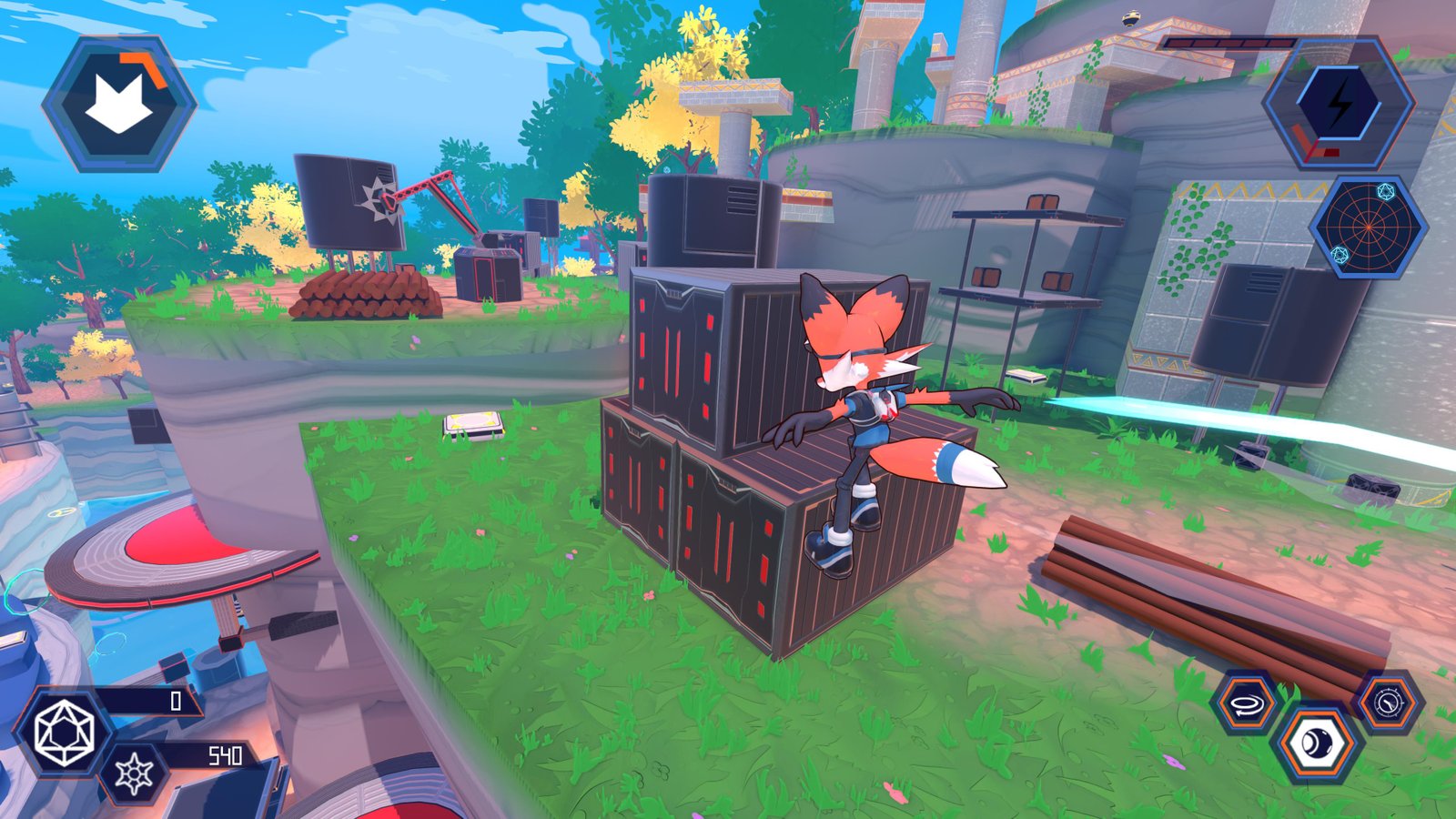This screenshot has width=1456, height=819.
Task: Activate the dial gauge ability icon
Action: pos(1389,703)
